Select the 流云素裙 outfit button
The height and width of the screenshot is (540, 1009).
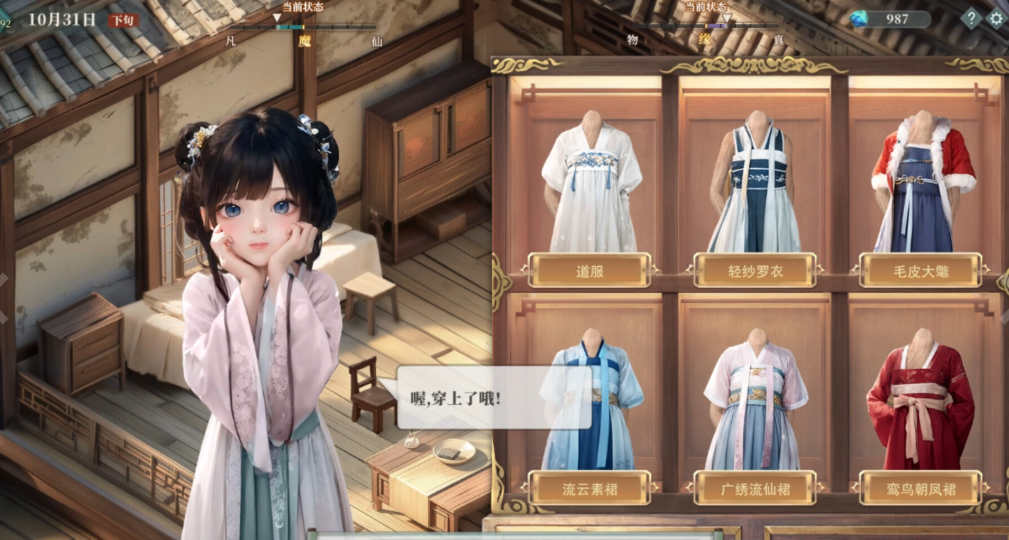588,488
